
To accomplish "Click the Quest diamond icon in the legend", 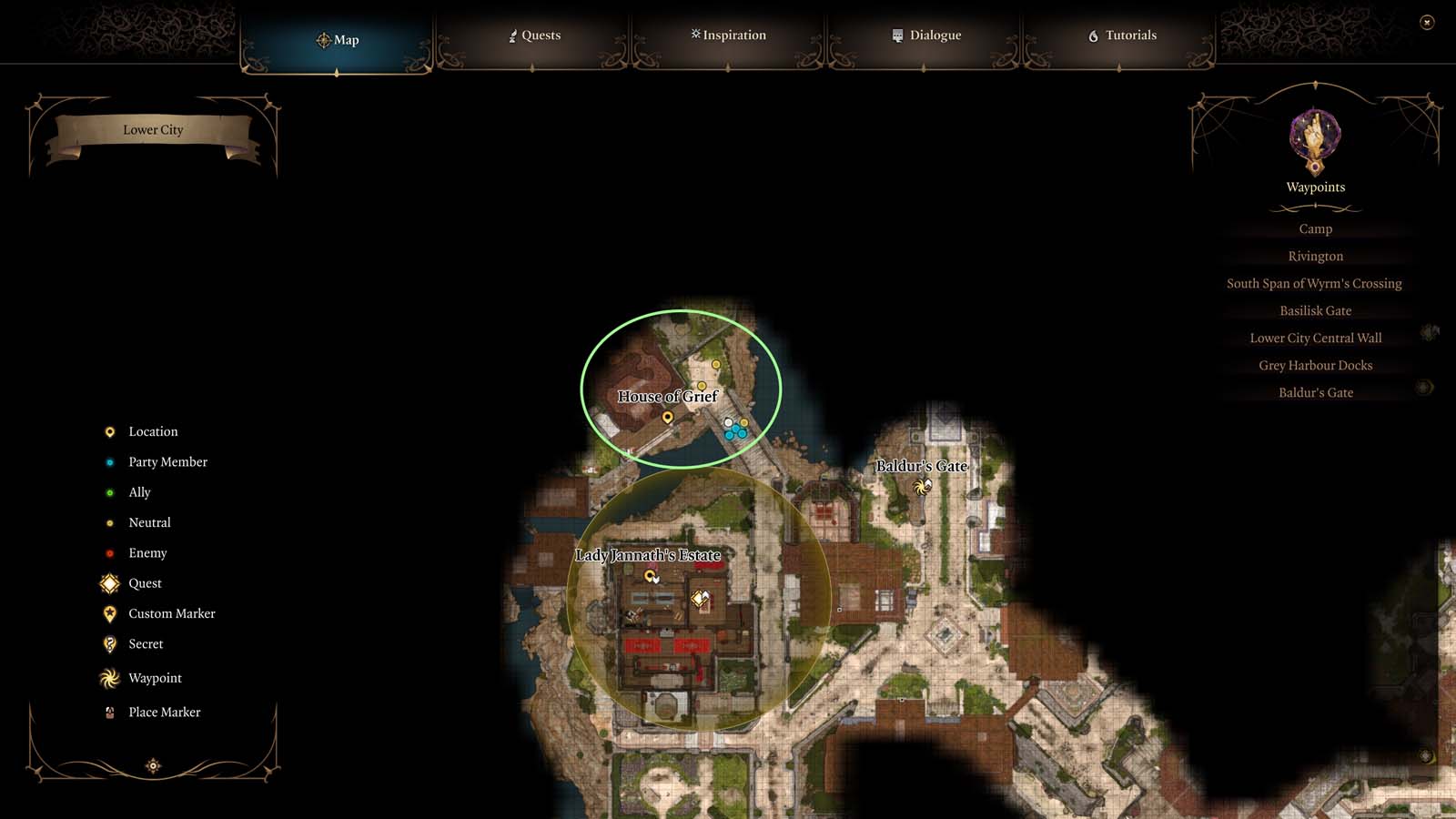I will click(109, 583).
